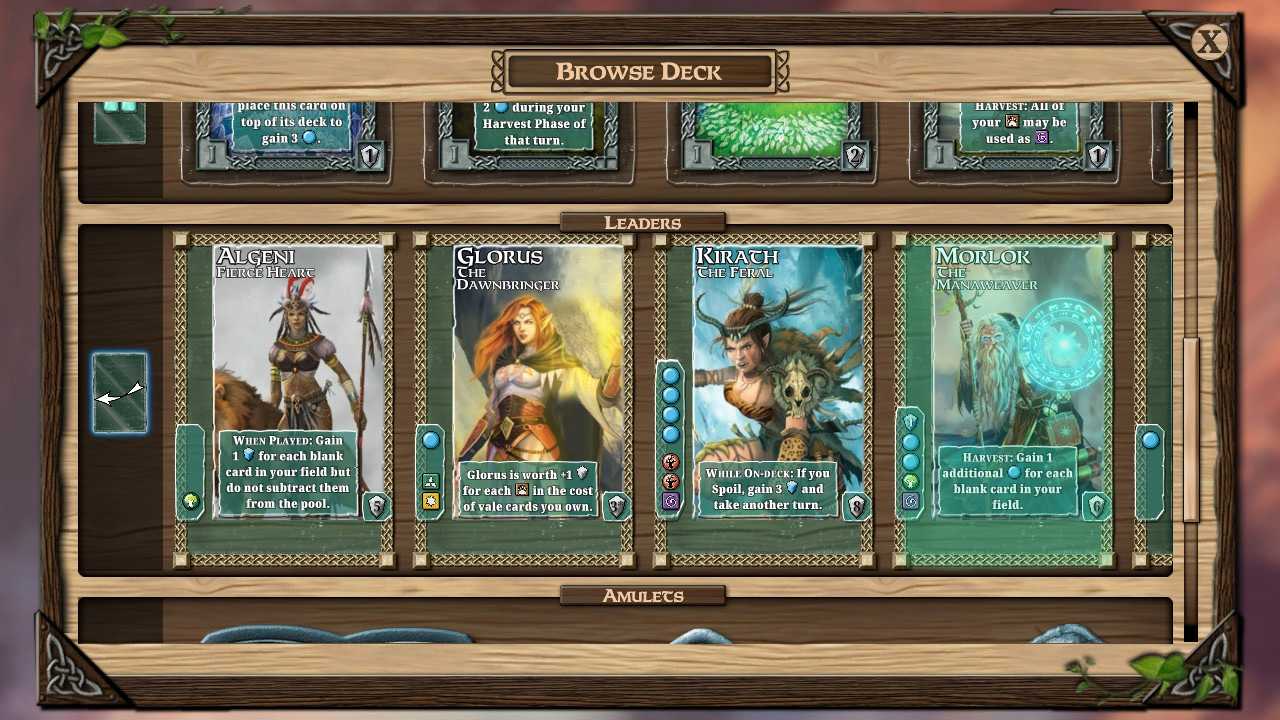Toggle the topmost blue orb on Kirath's cost column
This screenshot has height=720, width=1280.
click(x=671, y=376)
